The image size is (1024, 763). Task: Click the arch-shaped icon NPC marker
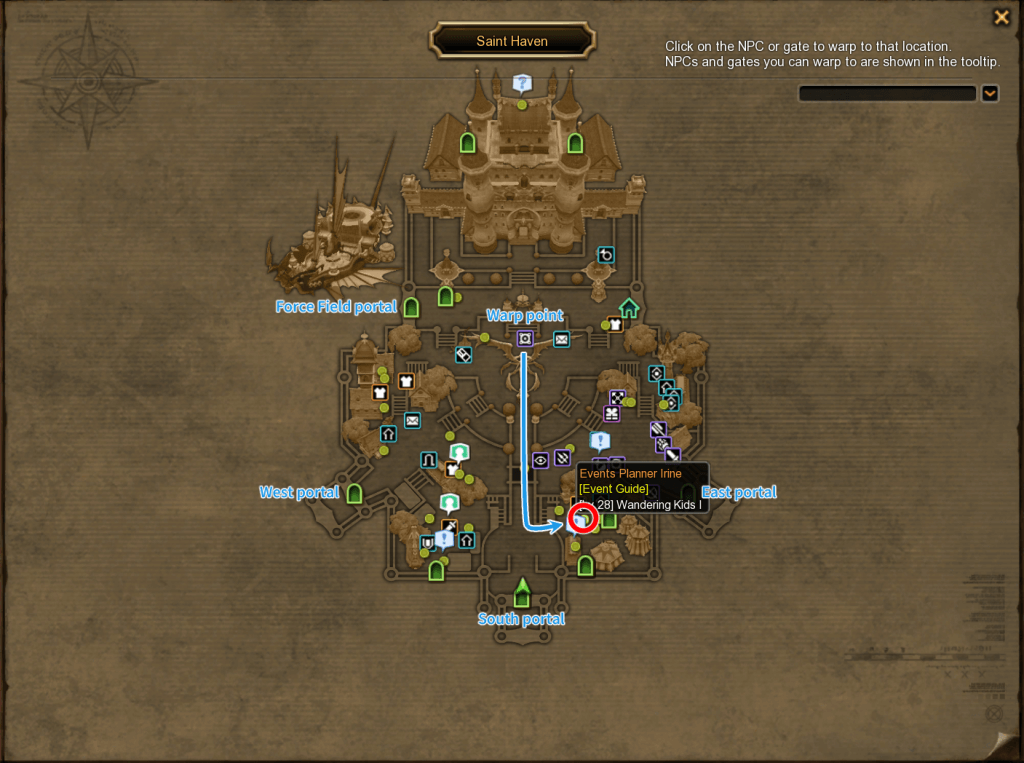pyautogui.click(x=429, y=459)
